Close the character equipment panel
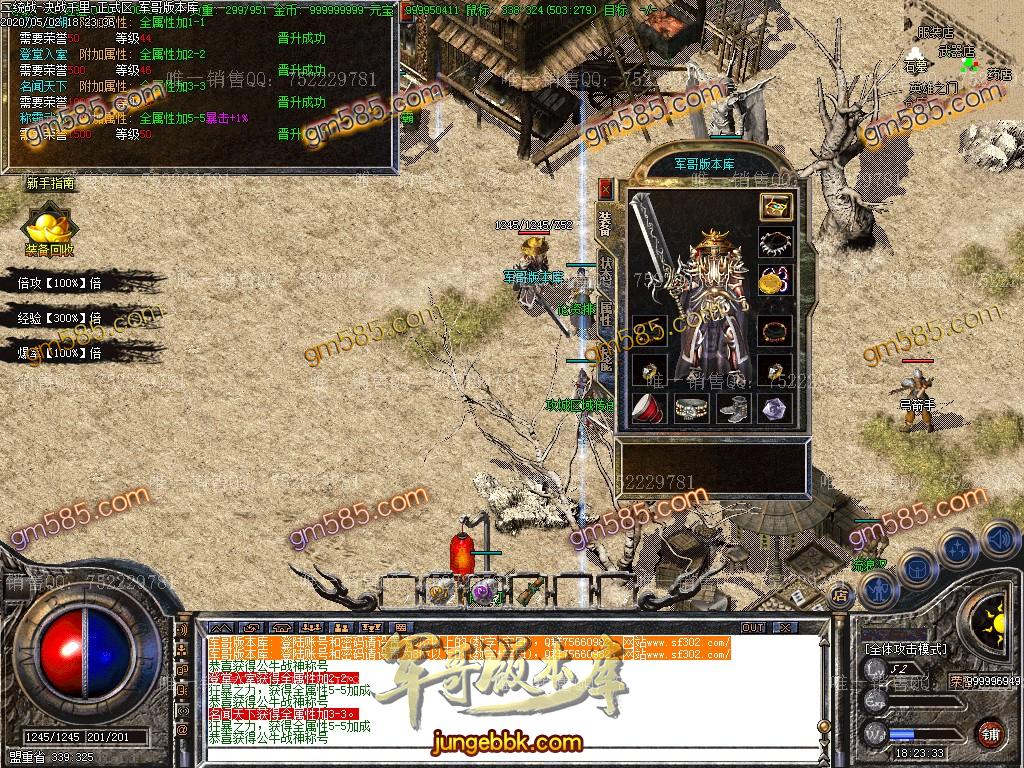This screenshot has width=1024, height=768. pos(605,188)
